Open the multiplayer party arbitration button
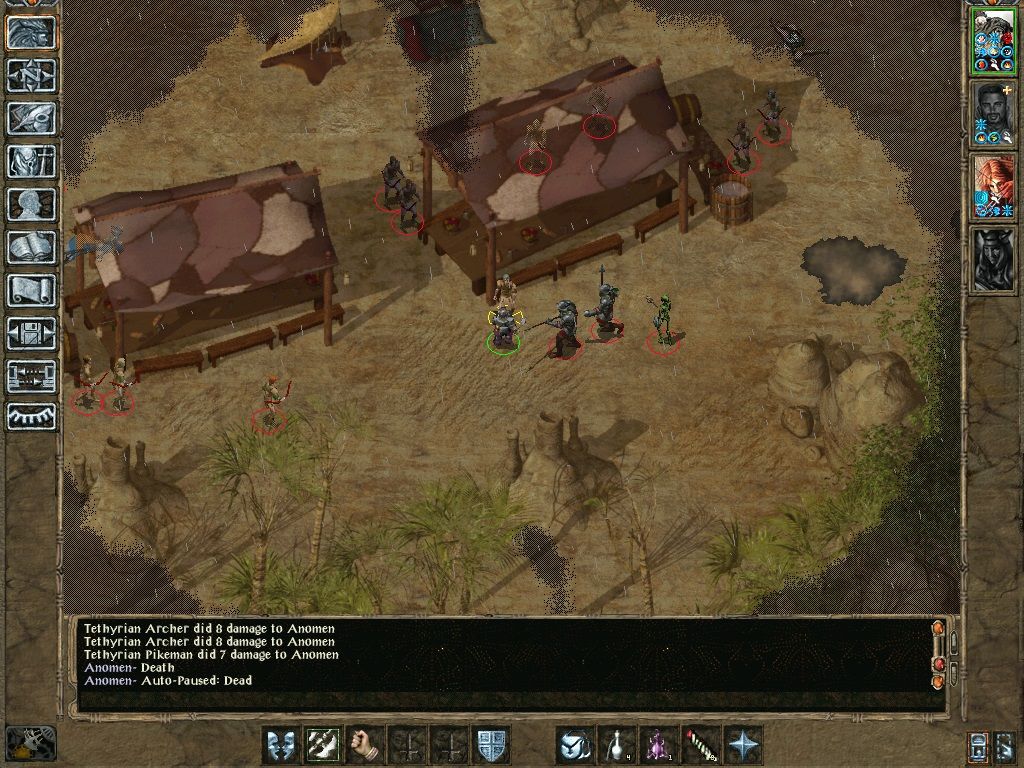Image resolution: width=1024 pixels, height=768 pixels. [31, 376]
